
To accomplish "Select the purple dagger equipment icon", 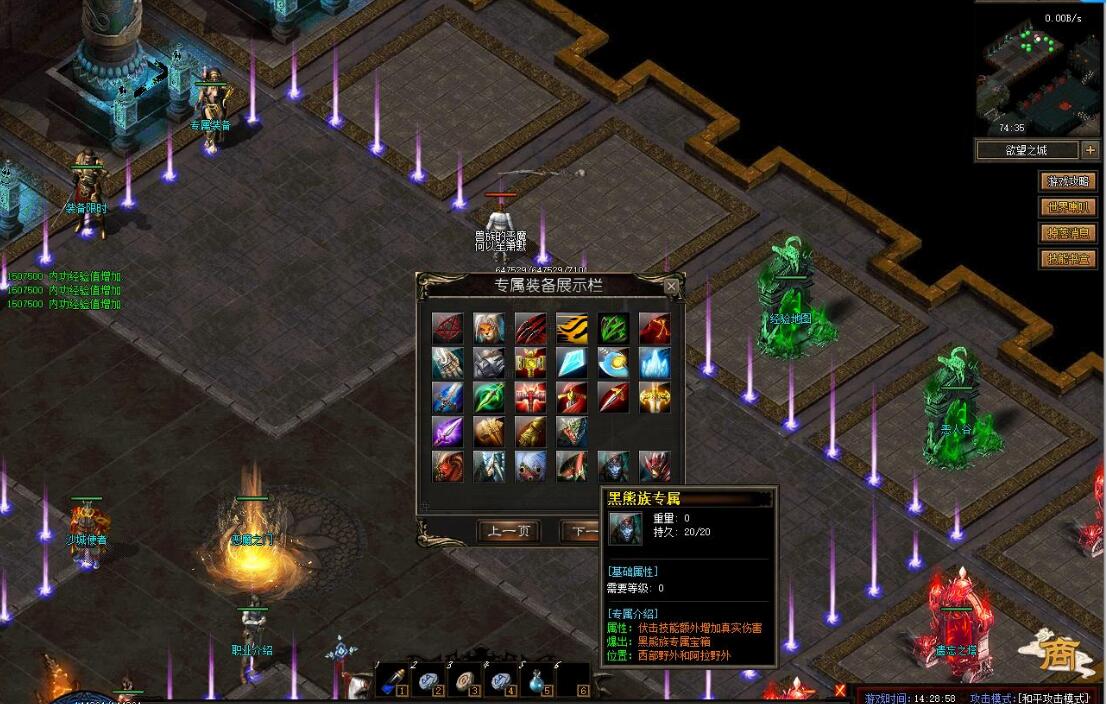I will tap(447, 432).
